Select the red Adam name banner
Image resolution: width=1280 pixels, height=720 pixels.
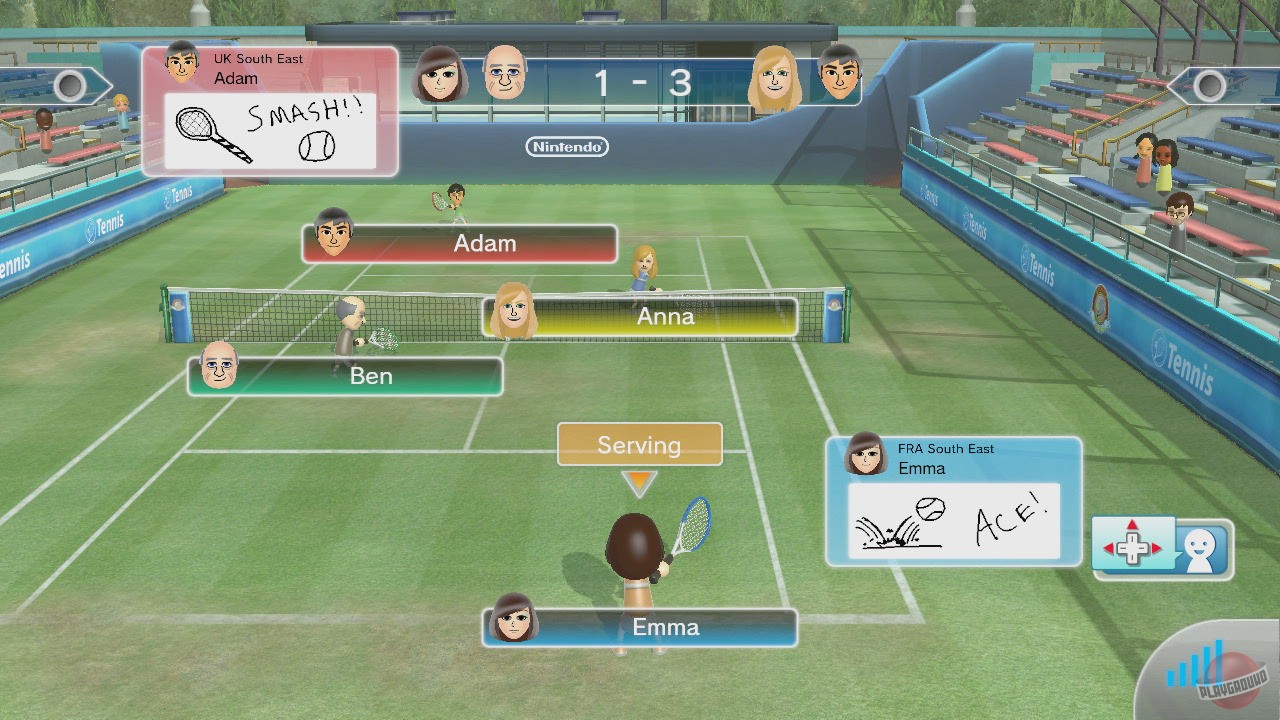click(460, 243)
